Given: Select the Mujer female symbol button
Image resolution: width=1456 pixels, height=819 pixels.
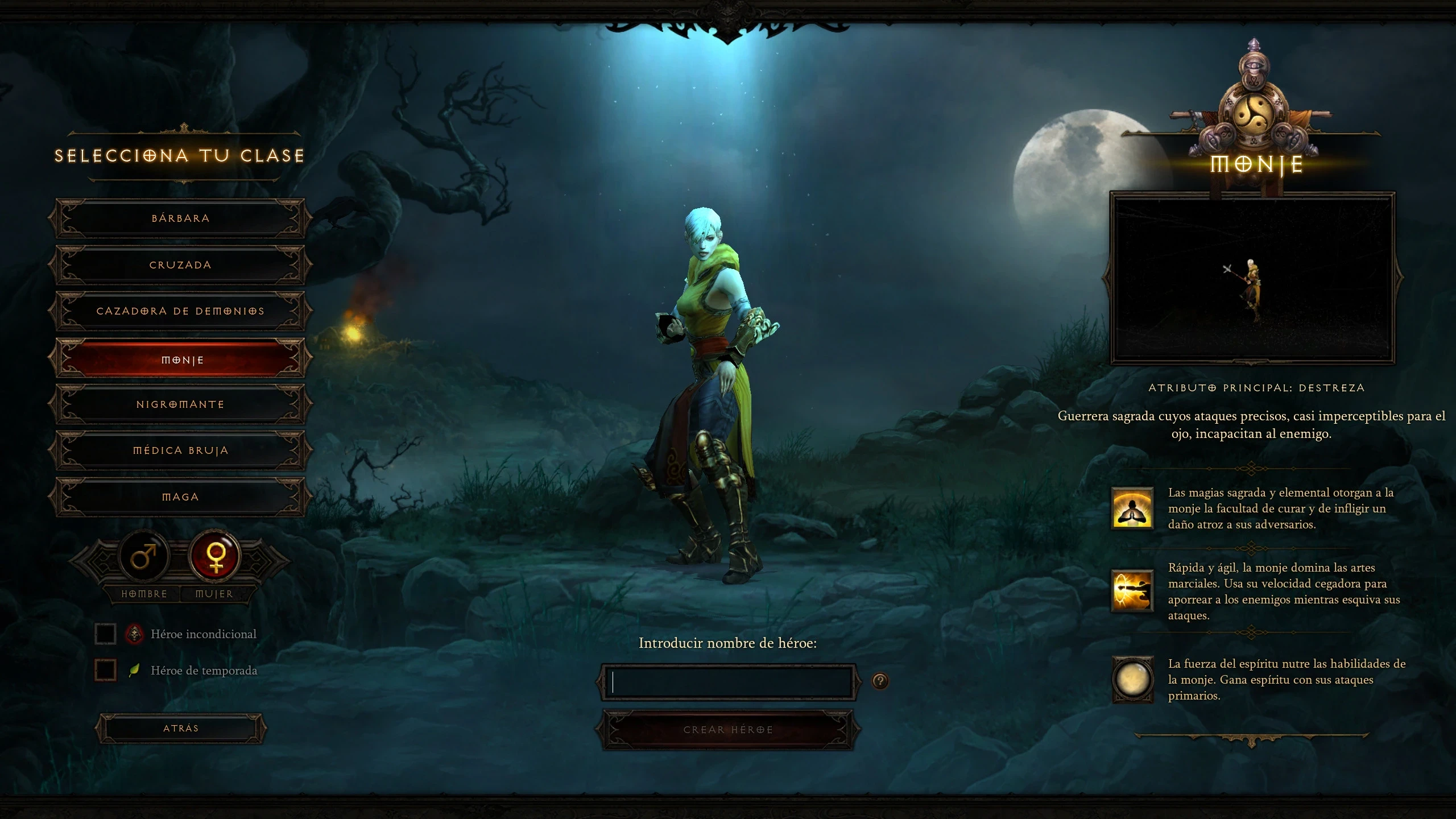Looking at the screenshot, I should pyautogui.click(x=215, y=556).
